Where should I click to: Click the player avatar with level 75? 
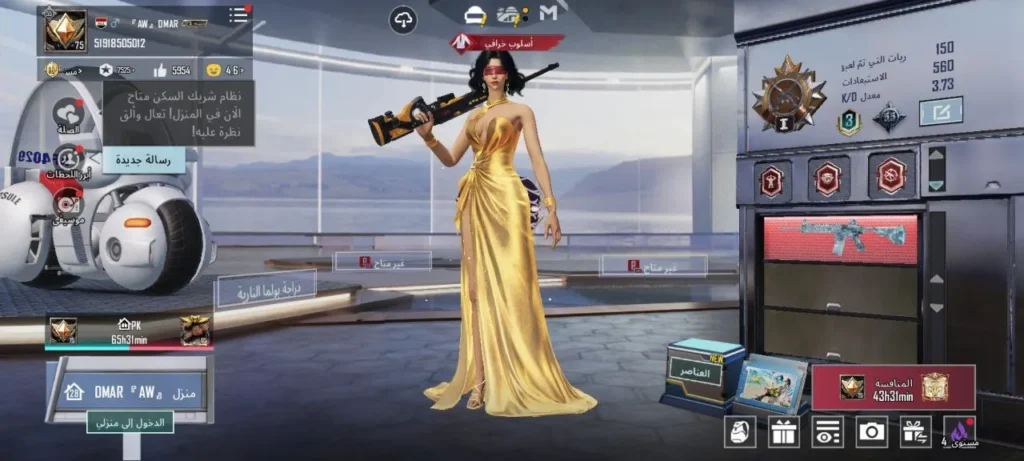[65, 31]
